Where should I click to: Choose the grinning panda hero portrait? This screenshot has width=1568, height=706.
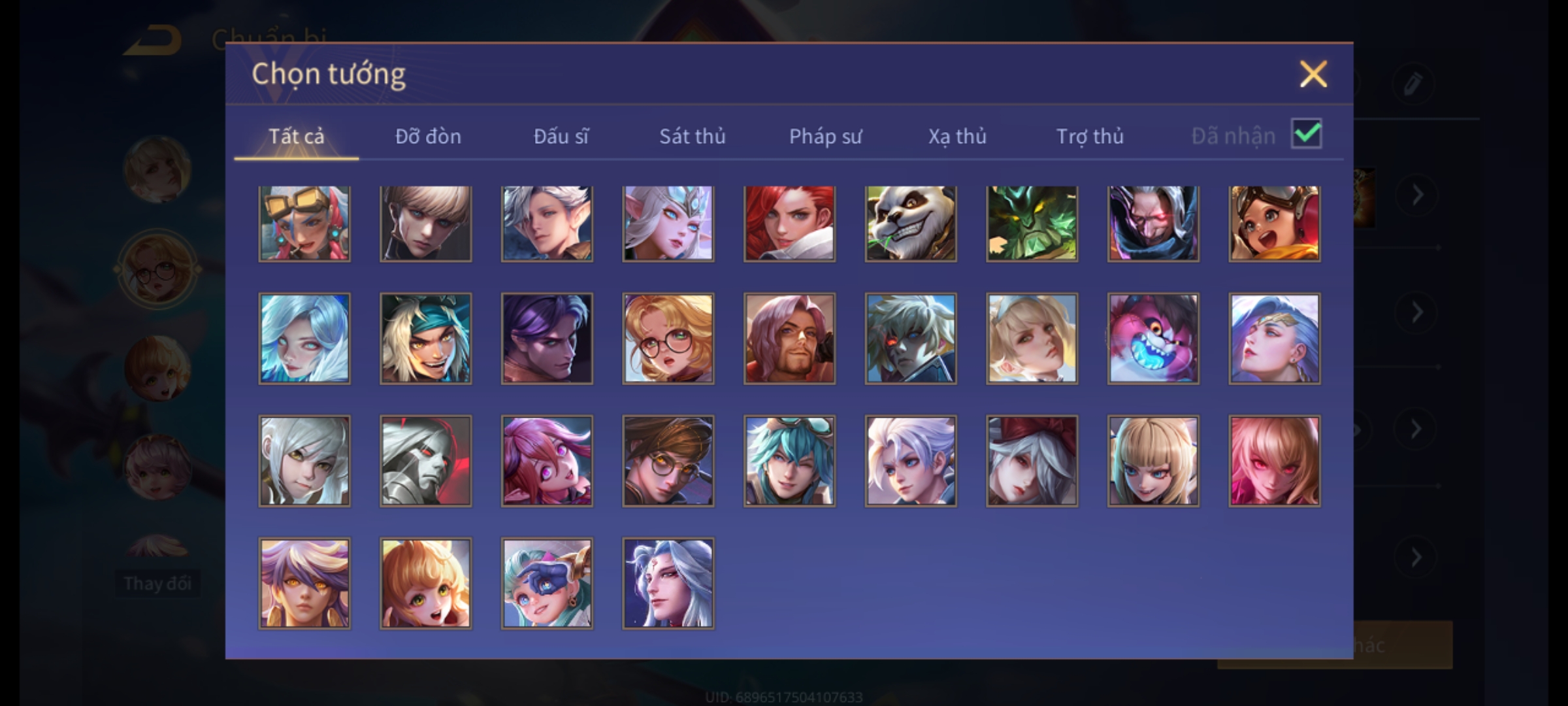[911, 224]
